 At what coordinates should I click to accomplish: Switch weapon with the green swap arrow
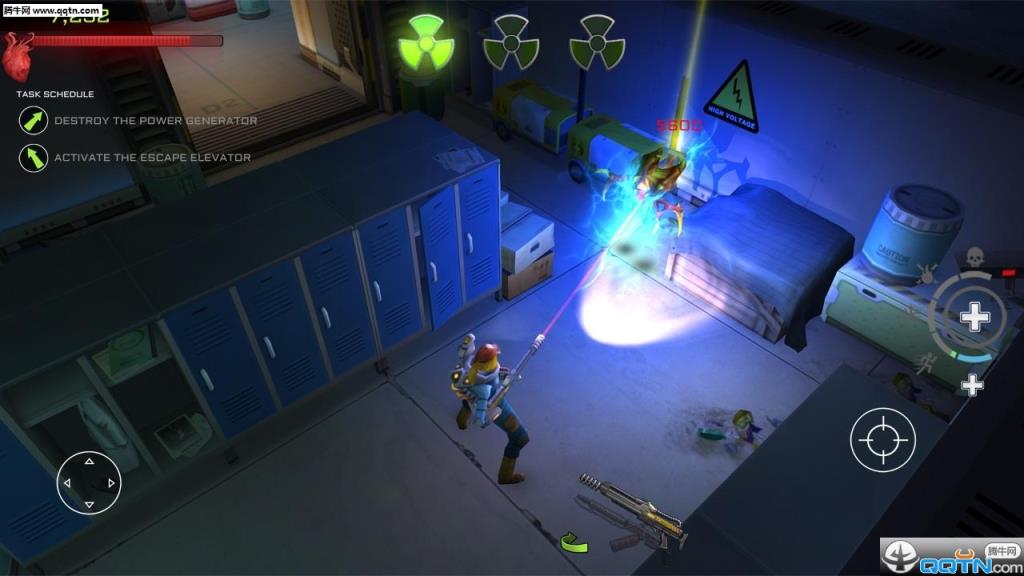pos(574,542)
